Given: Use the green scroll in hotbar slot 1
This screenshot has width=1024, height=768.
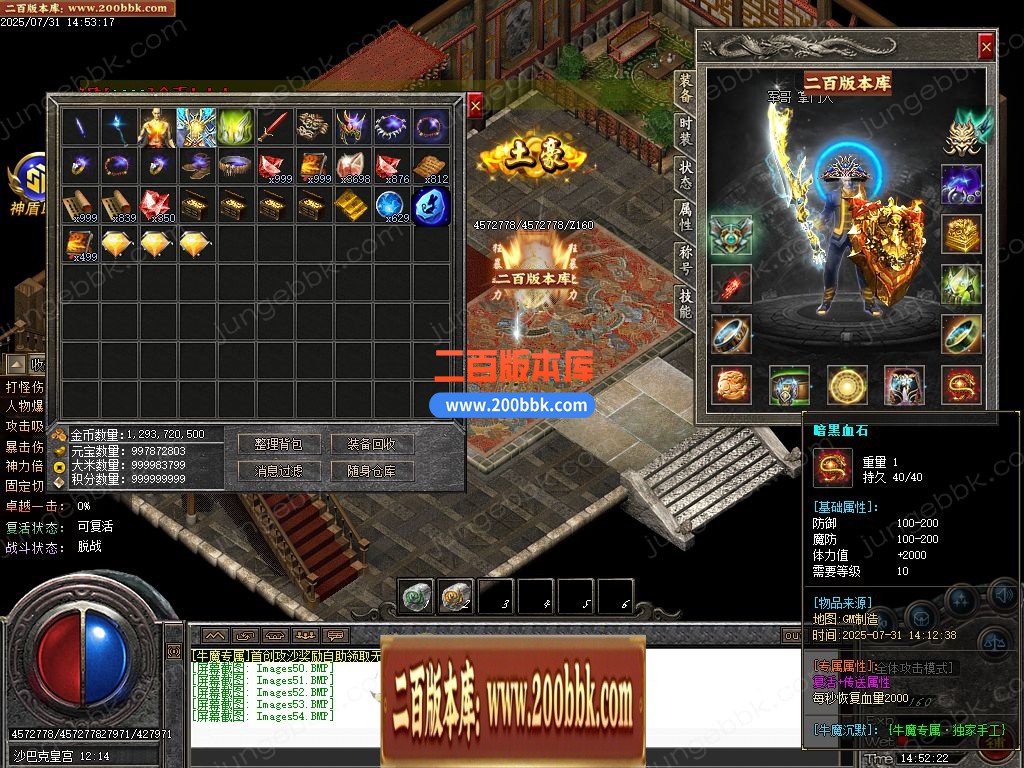Looking at the screenshot, I should pyautogui.click(x=416, y=597).
